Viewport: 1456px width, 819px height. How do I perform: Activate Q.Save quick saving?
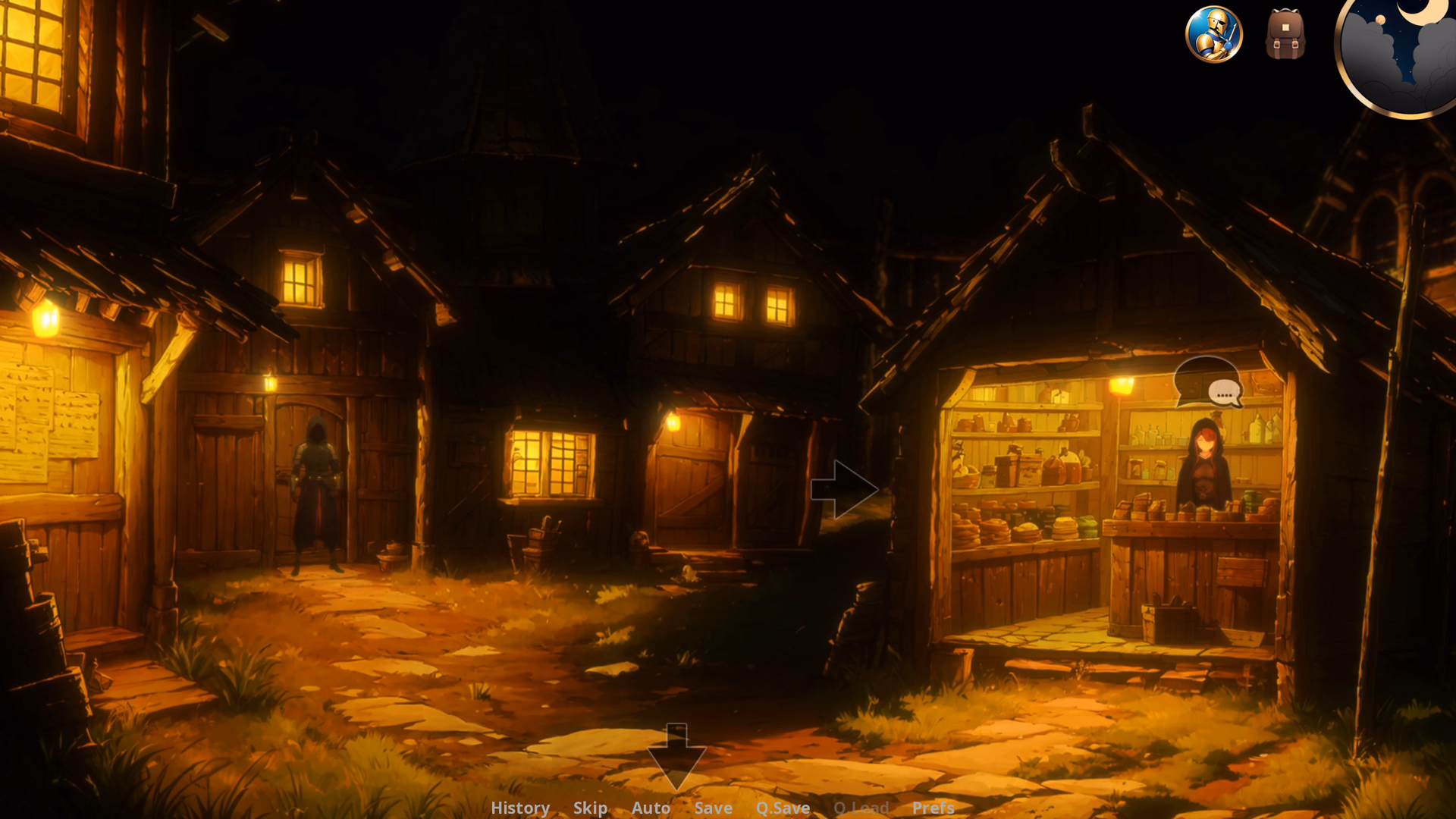783,808
